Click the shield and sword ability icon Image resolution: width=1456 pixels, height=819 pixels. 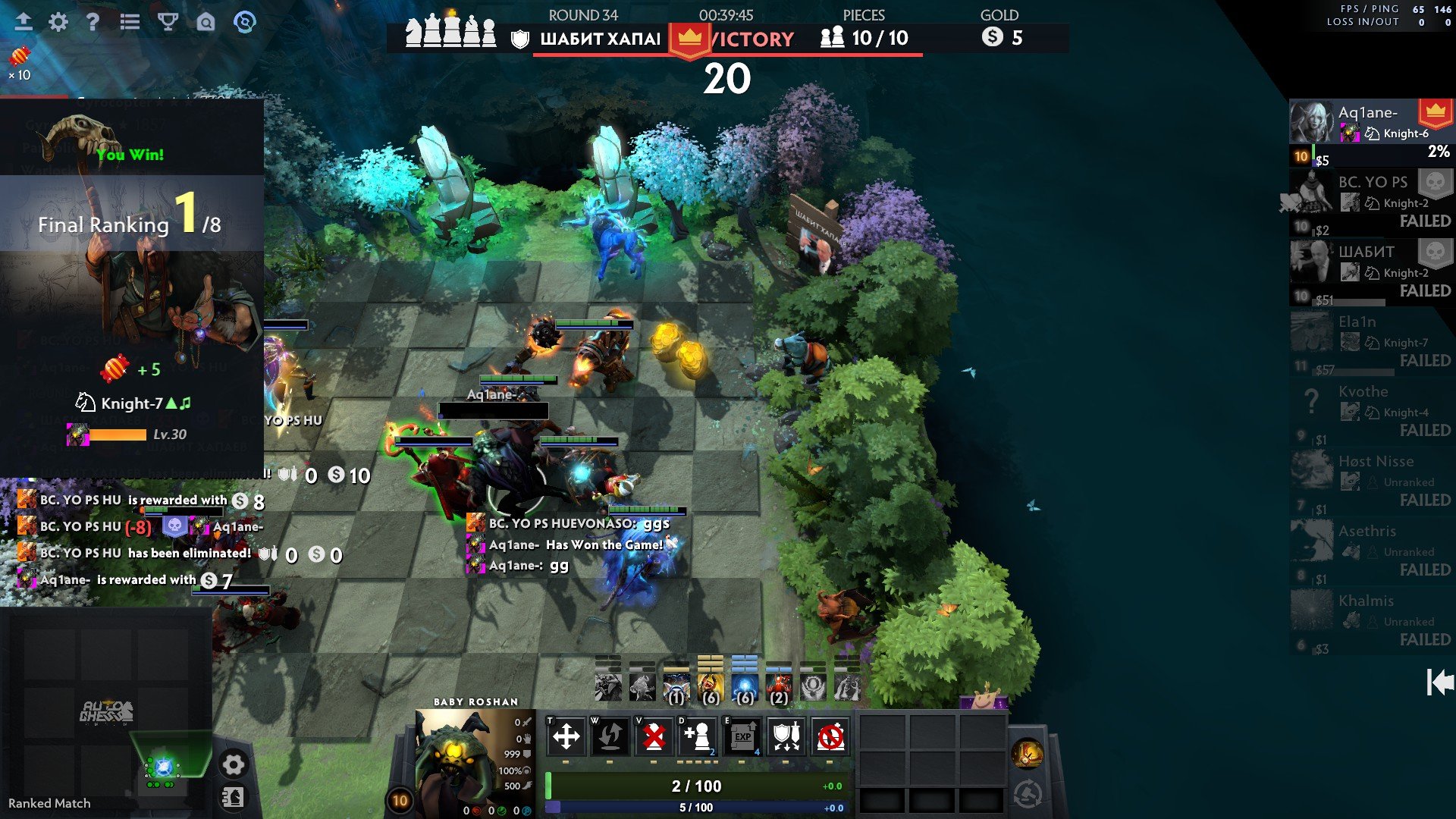tap(786, 736)
